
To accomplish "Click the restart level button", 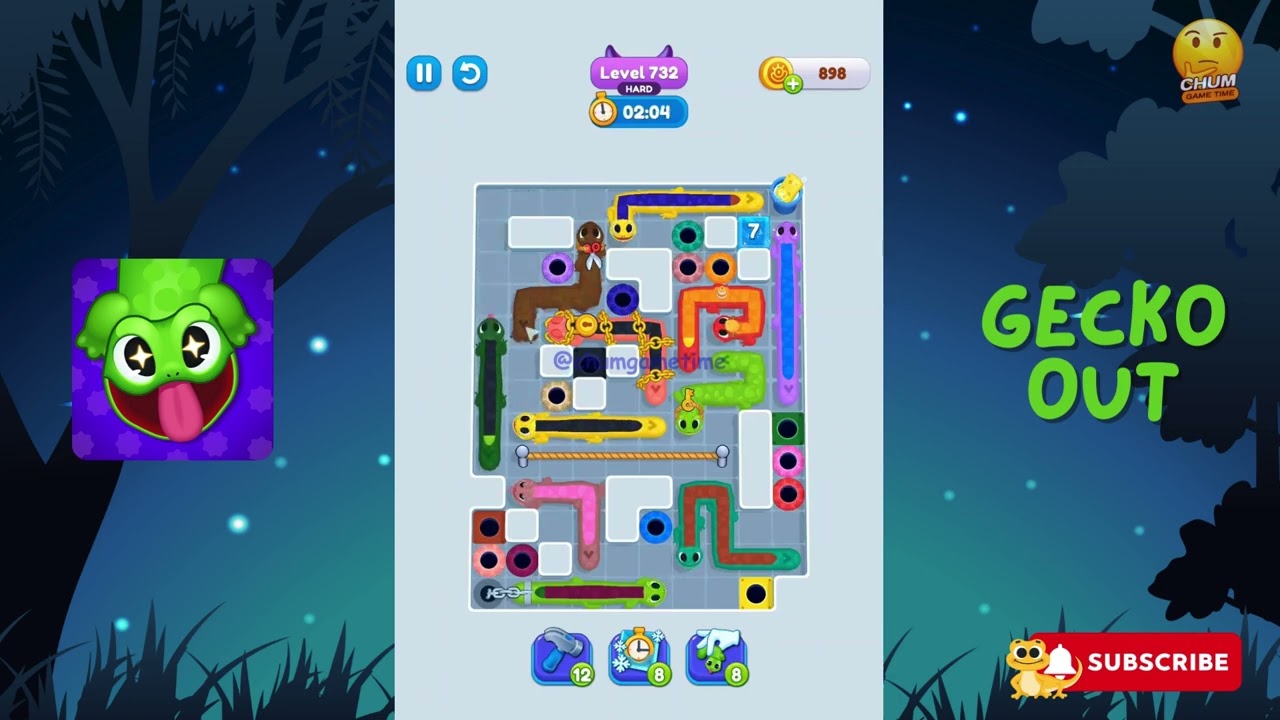I will (x=469, y=73).
